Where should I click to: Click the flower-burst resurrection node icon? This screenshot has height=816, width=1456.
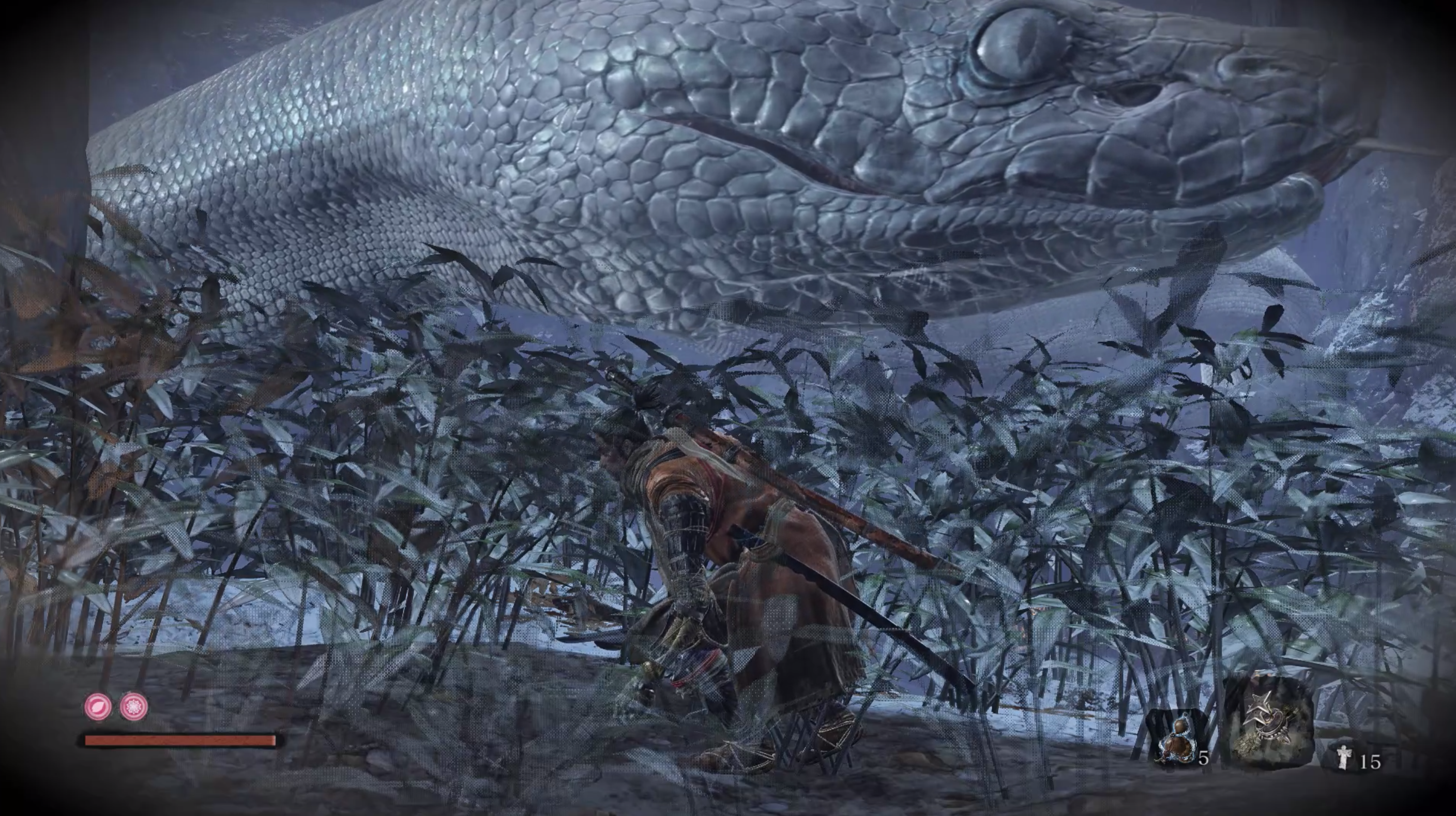tap(134, 706)
